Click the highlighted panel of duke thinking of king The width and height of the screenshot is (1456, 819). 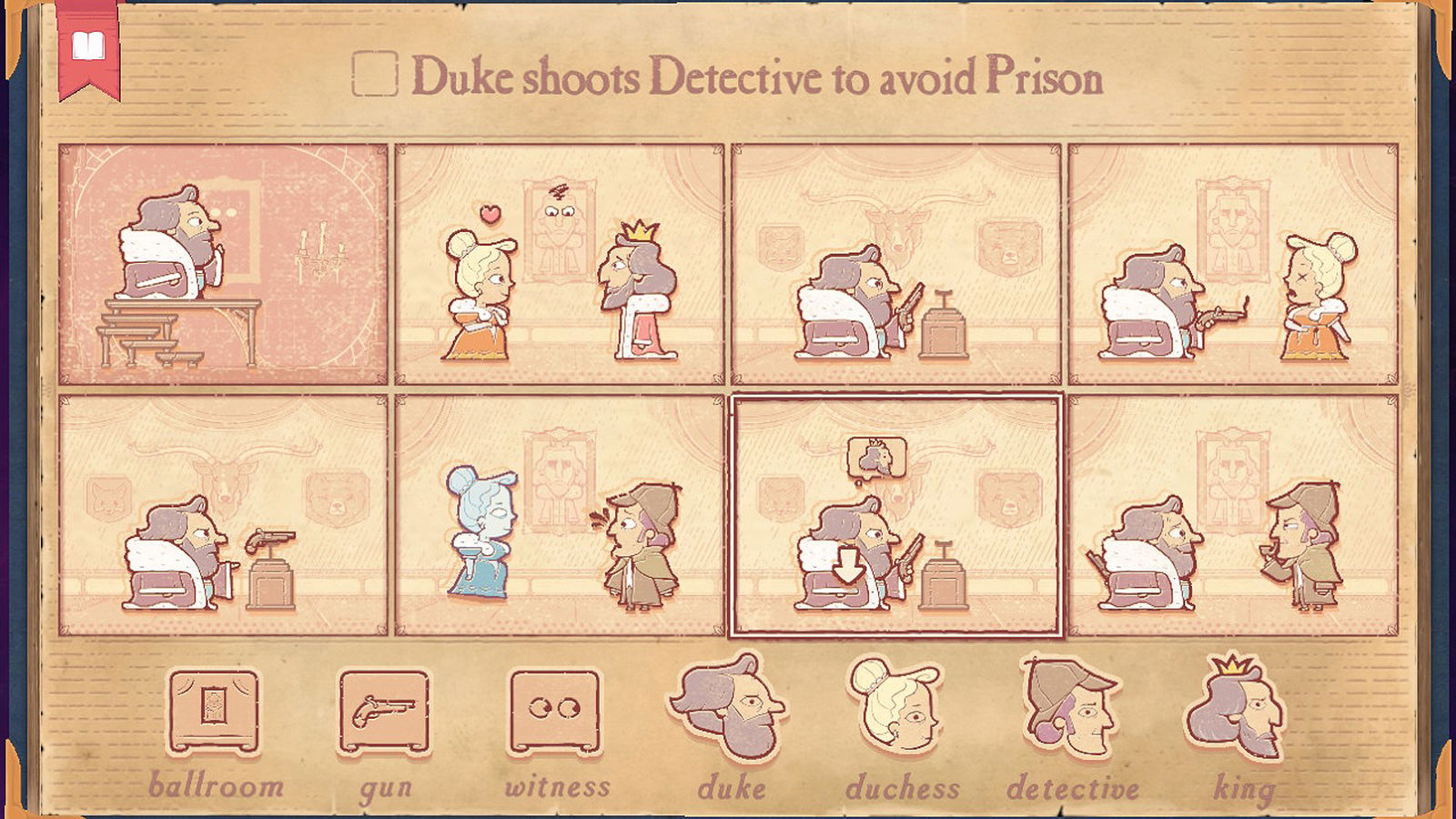[896, 519]
